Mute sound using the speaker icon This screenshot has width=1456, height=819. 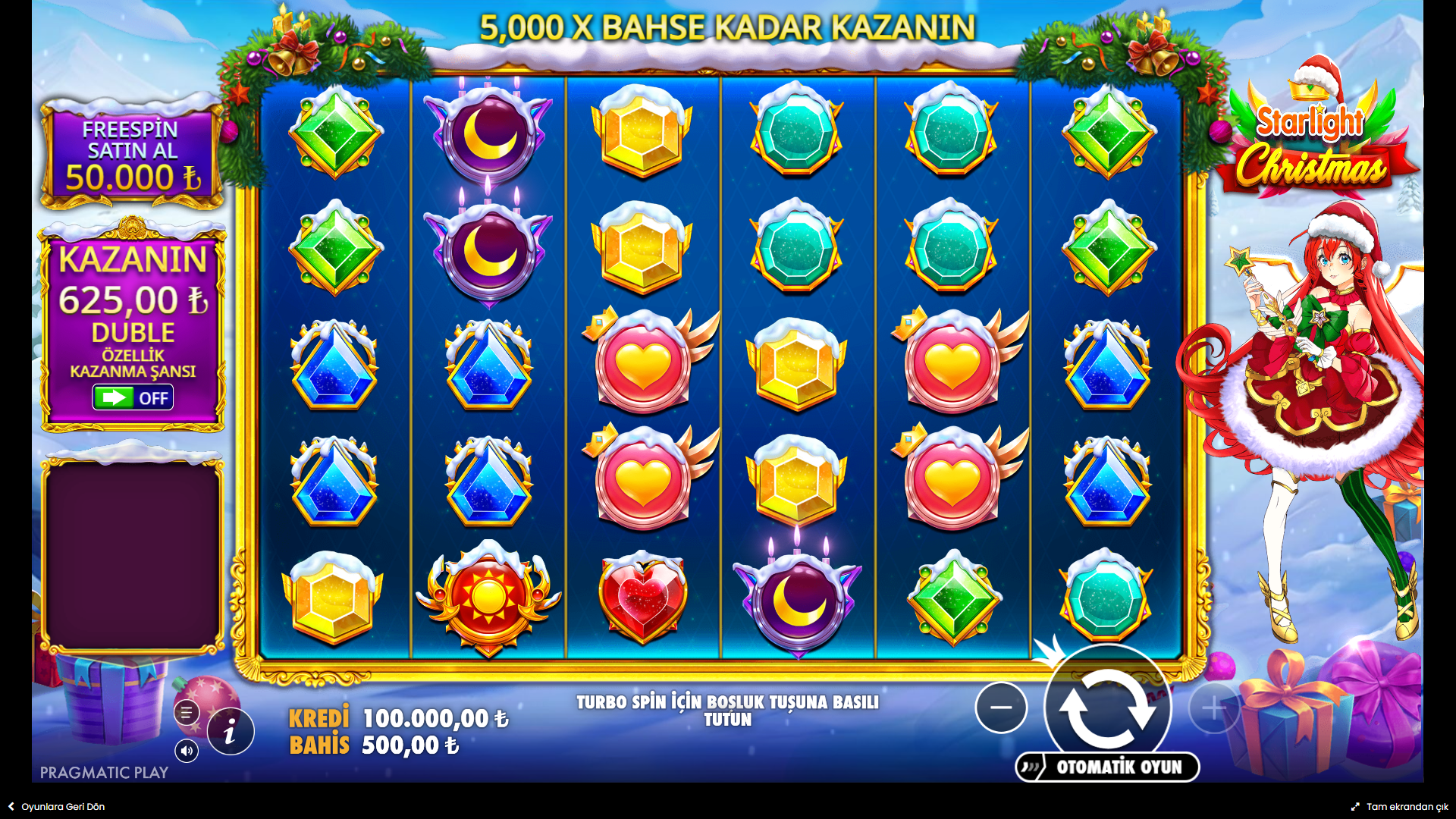click(187, 751)
